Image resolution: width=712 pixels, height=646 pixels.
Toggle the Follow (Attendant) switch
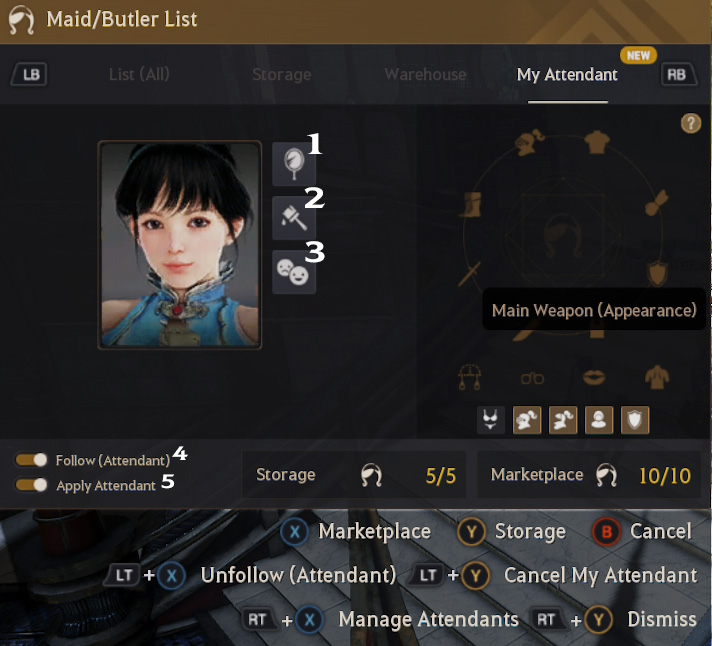coord(32,460)
